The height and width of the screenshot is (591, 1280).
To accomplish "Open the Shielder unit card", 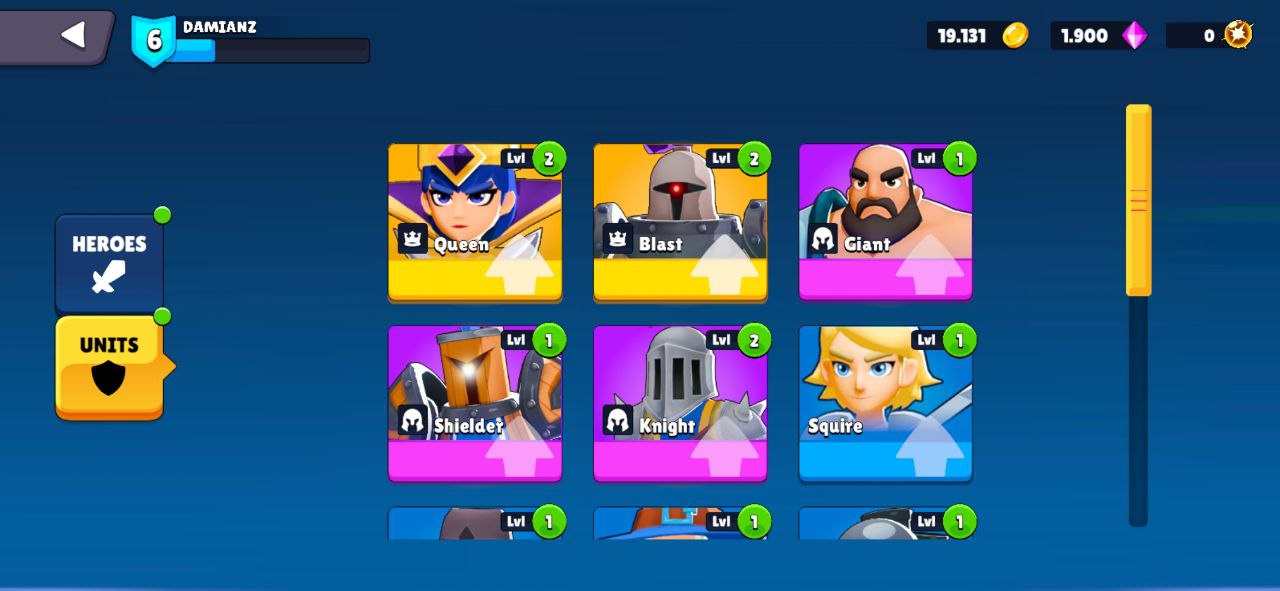I will tap(475, 403).
